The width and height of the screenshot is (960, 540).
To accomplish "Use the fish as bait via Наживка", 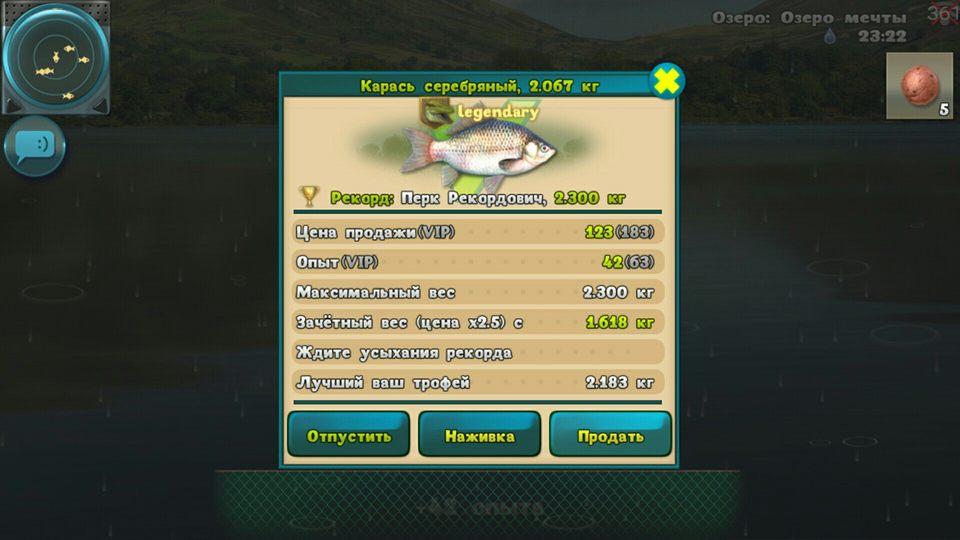I will tap(479, 435).
